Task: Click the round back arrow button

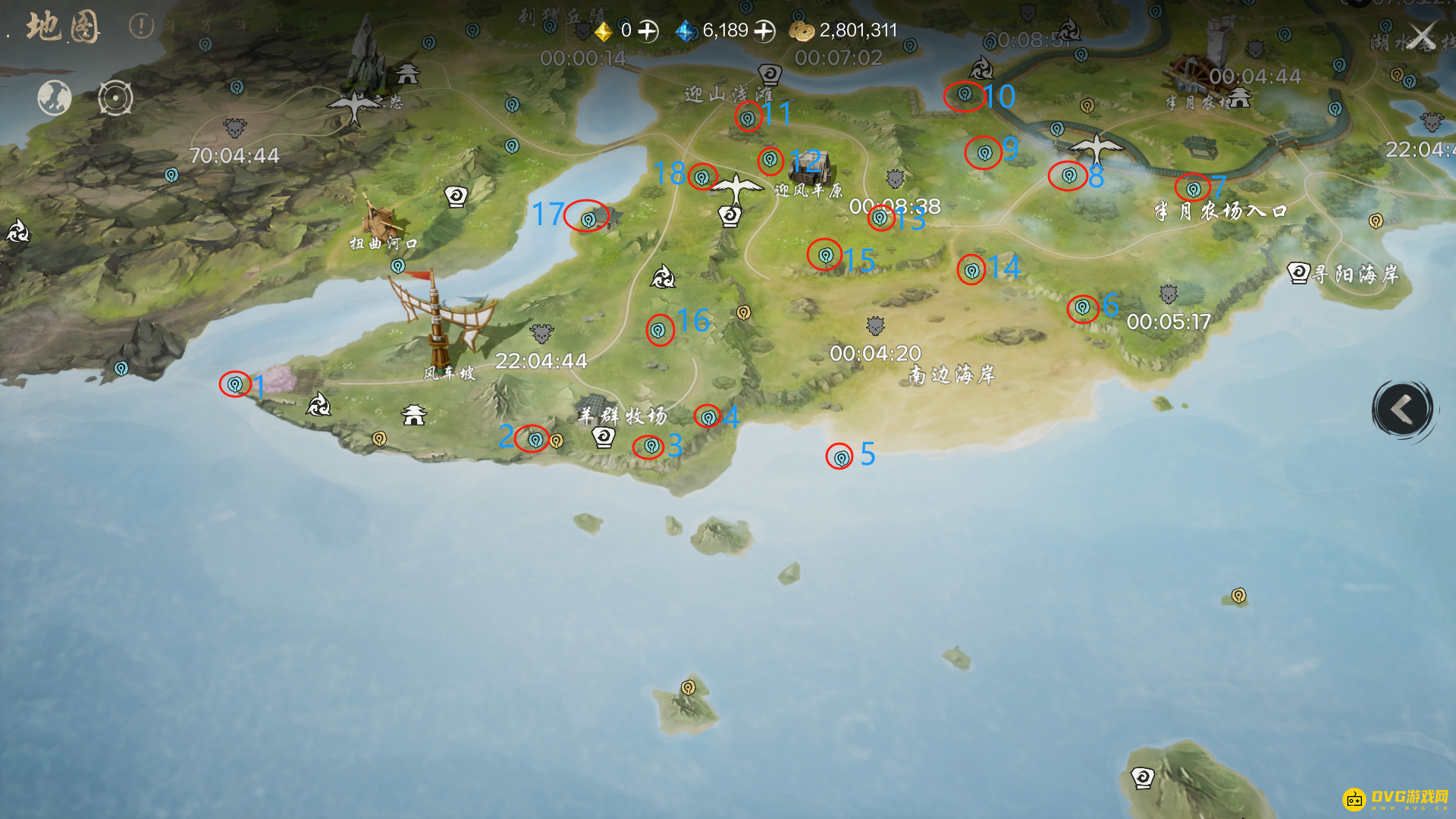Action: 1402,409
